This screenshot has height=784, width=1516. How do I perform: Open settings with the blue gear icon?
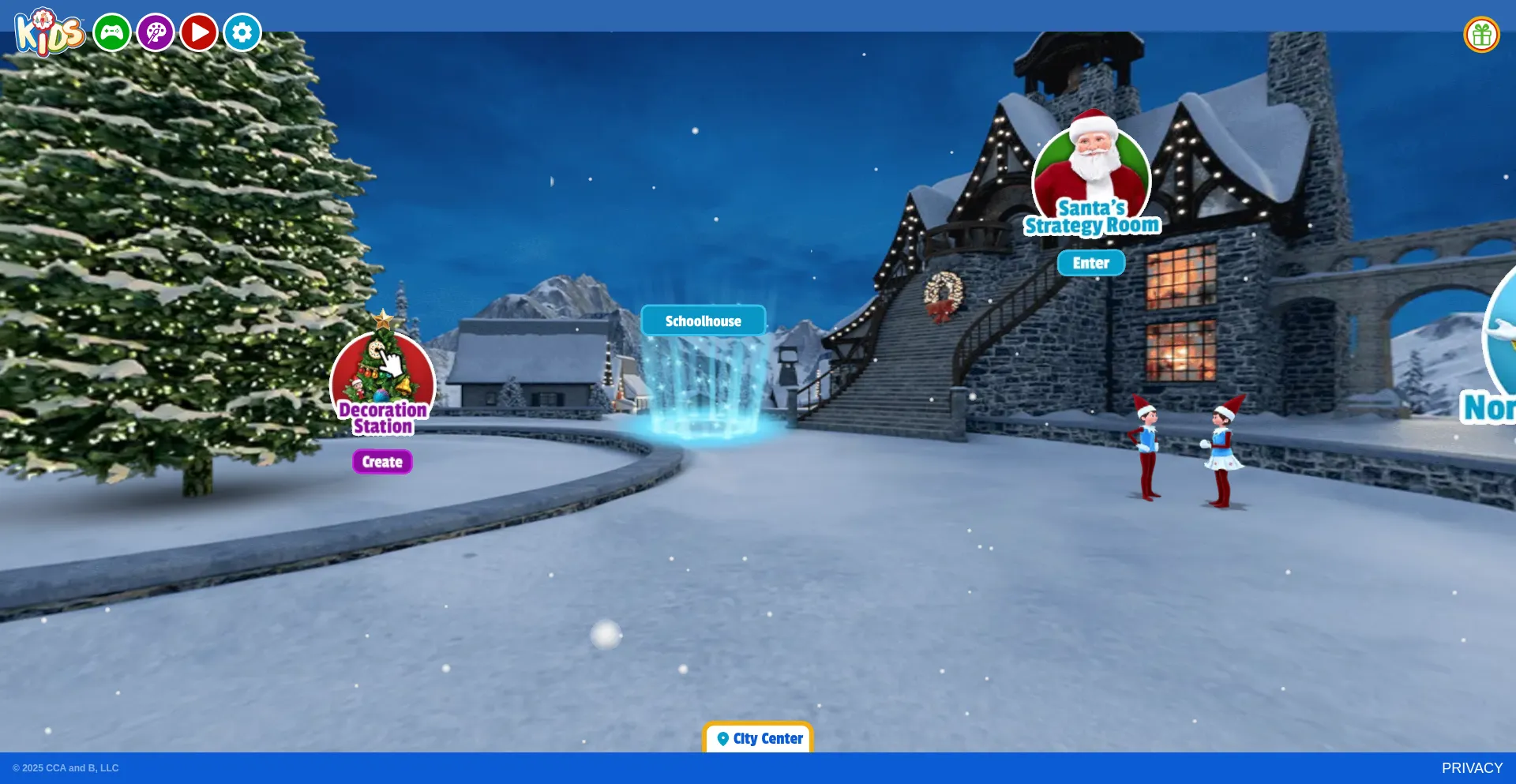[242, 32]
